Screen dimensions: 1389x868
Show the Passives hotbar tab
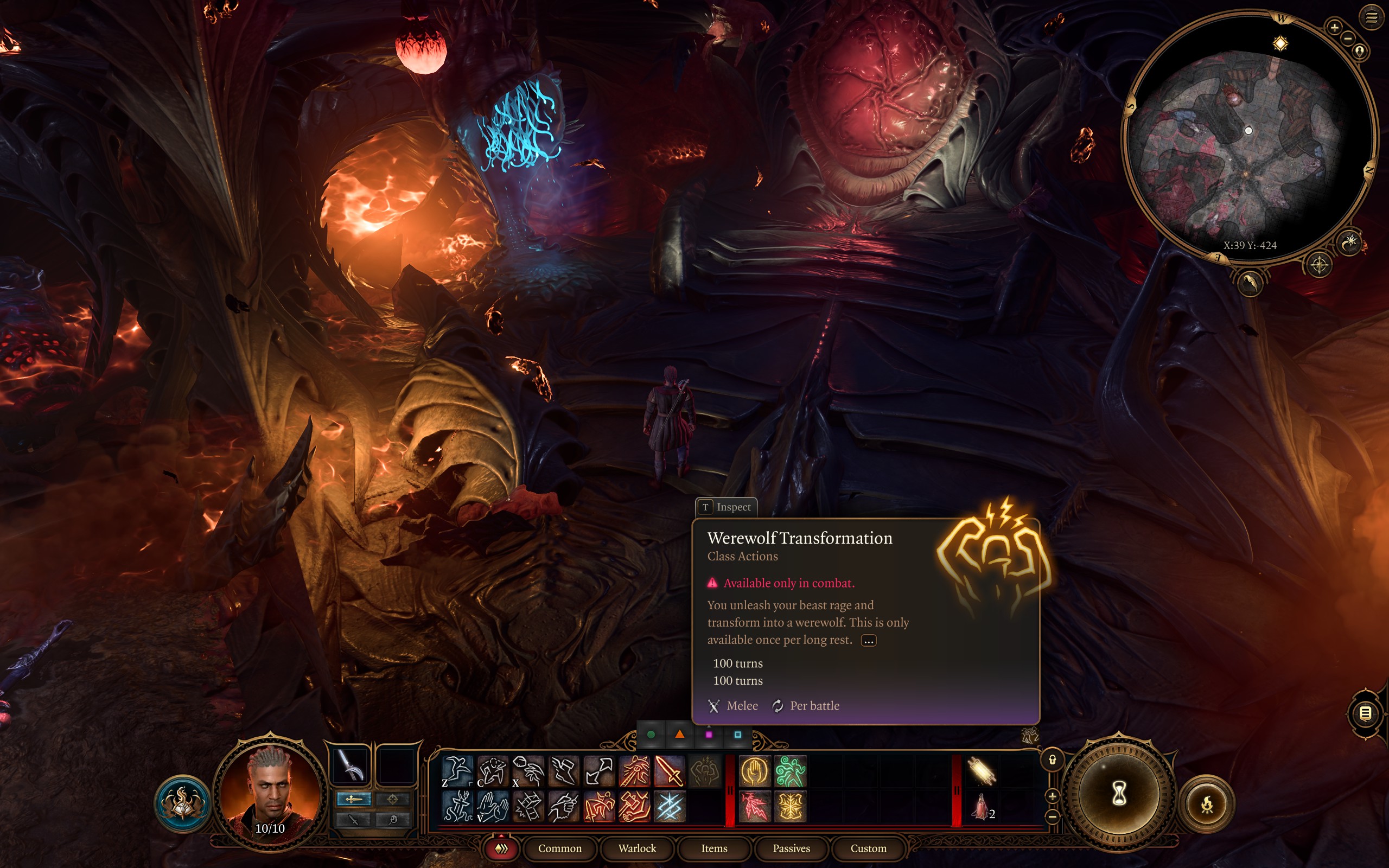click(x=791, y=848)
